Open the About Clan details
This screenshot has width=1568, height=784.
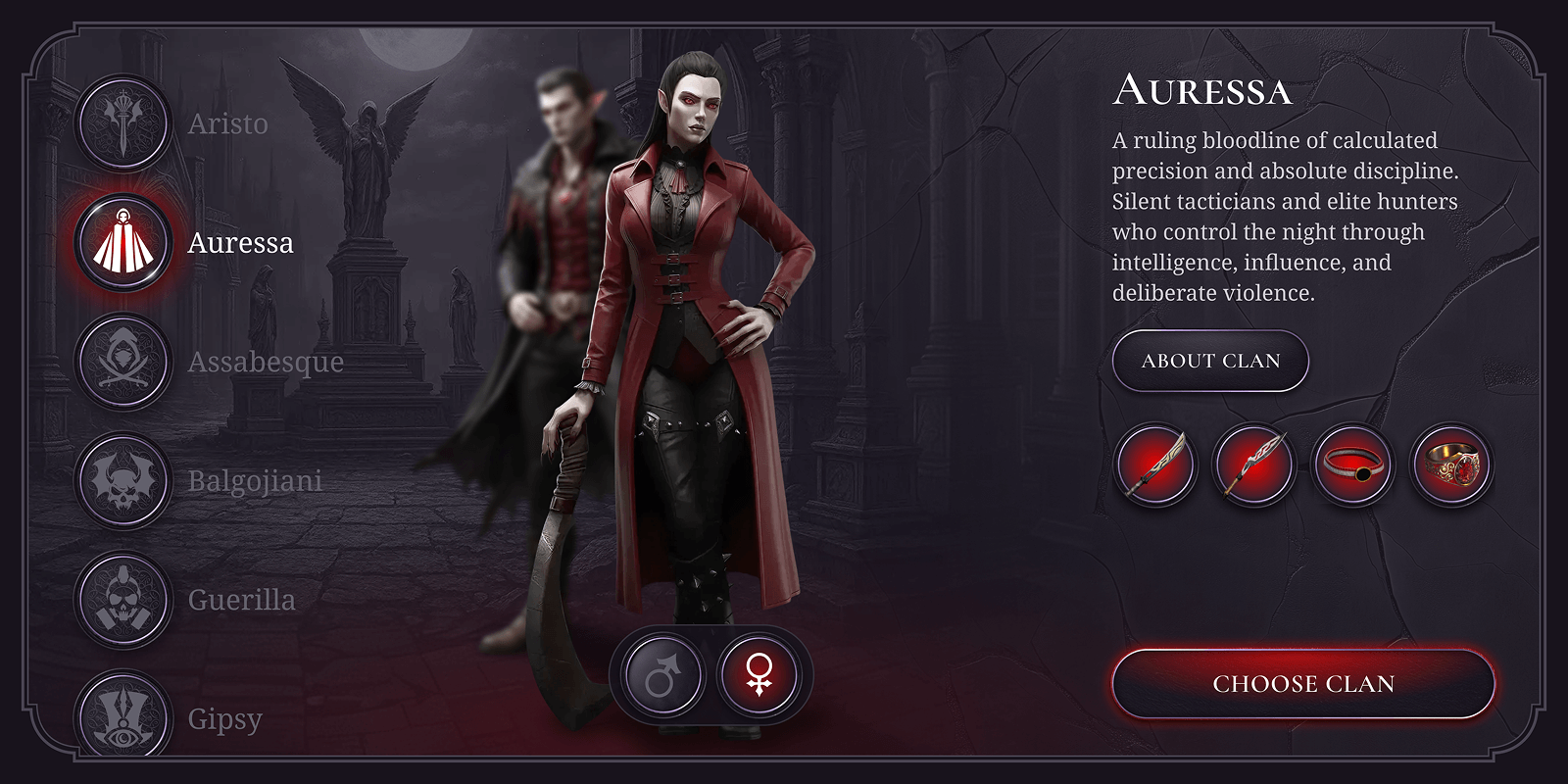click(x=1210, y=361)
